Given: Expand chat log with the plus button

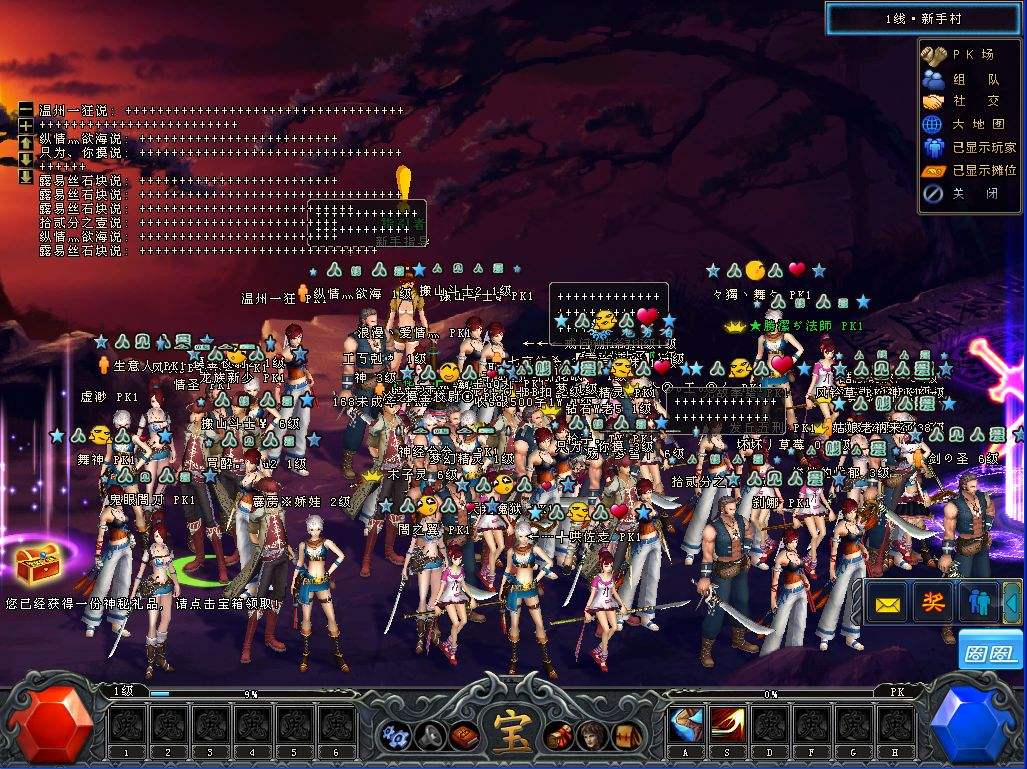Looking at the screenshot, I should [26, 126].
